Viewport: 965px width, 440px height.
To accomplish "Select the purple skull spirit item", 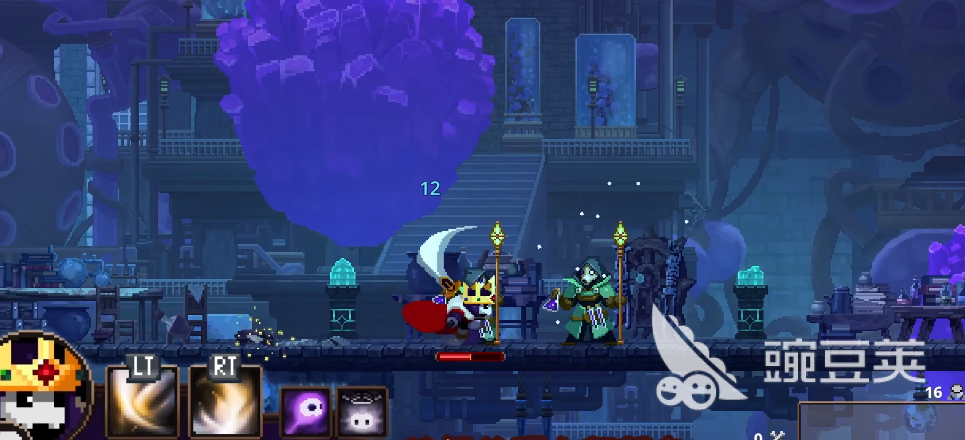I will tap(304, 412).
